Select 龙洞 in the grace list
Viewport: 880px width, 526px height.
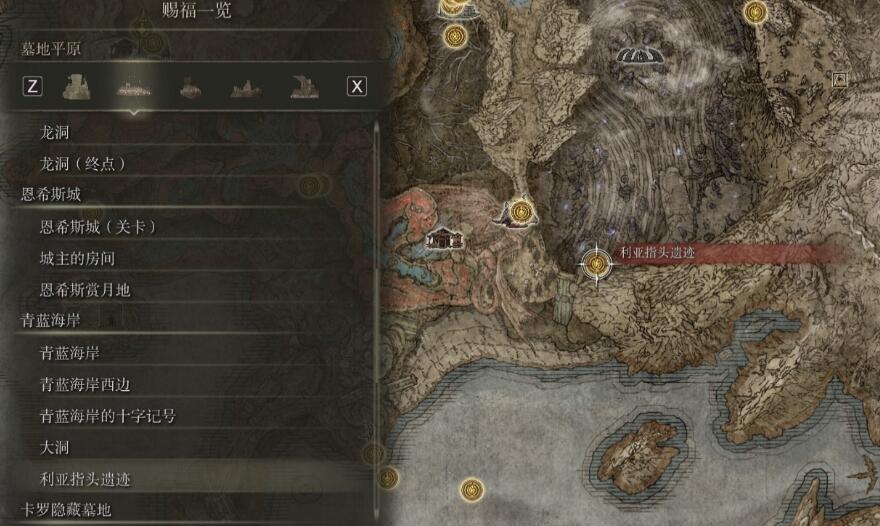pos(55,132)
